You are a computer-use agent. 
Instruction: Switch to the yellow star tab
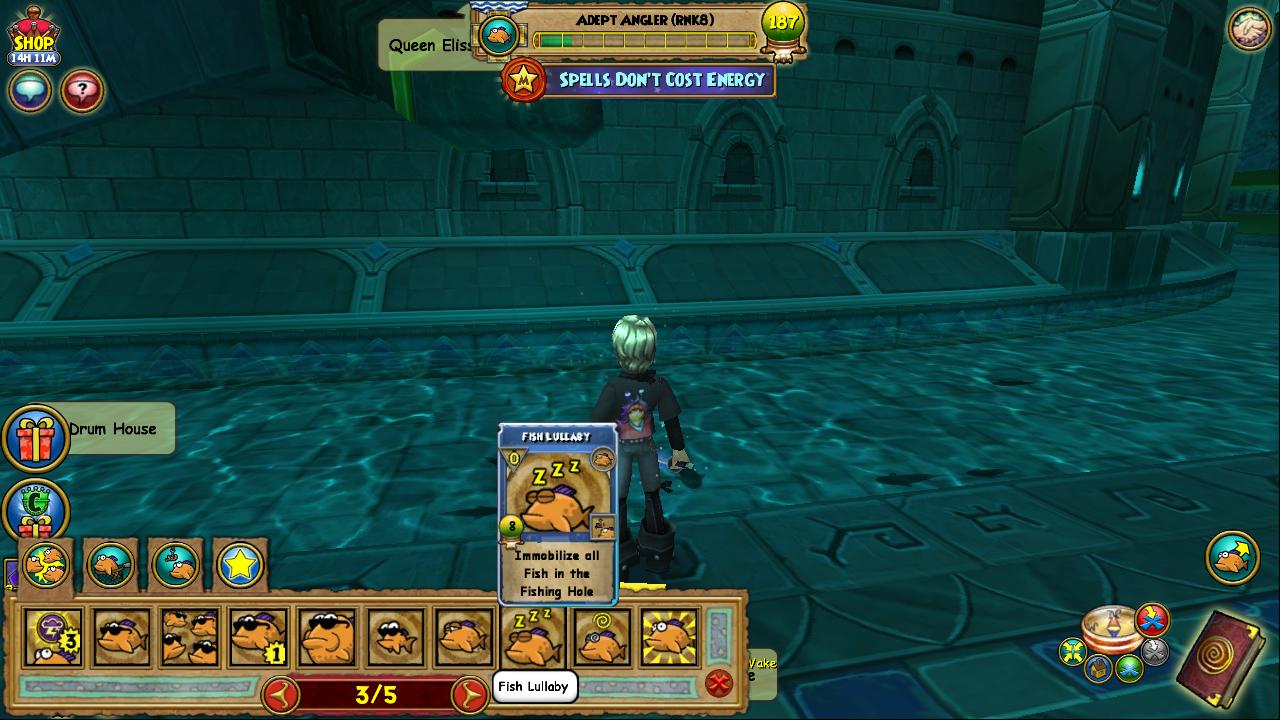click(240, 567)
